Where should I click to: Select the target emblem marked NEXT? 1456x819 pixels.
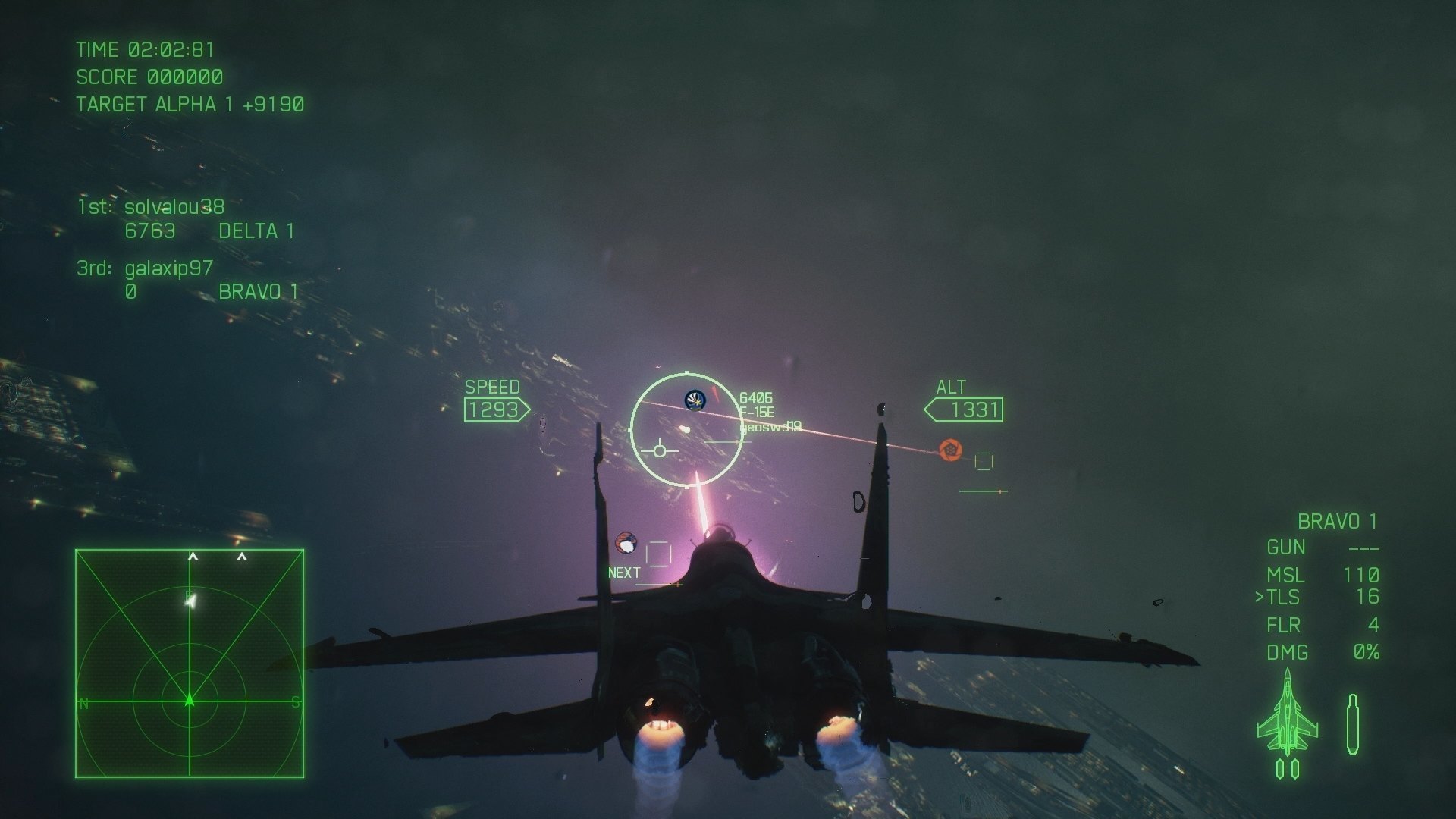coord(626,543)
